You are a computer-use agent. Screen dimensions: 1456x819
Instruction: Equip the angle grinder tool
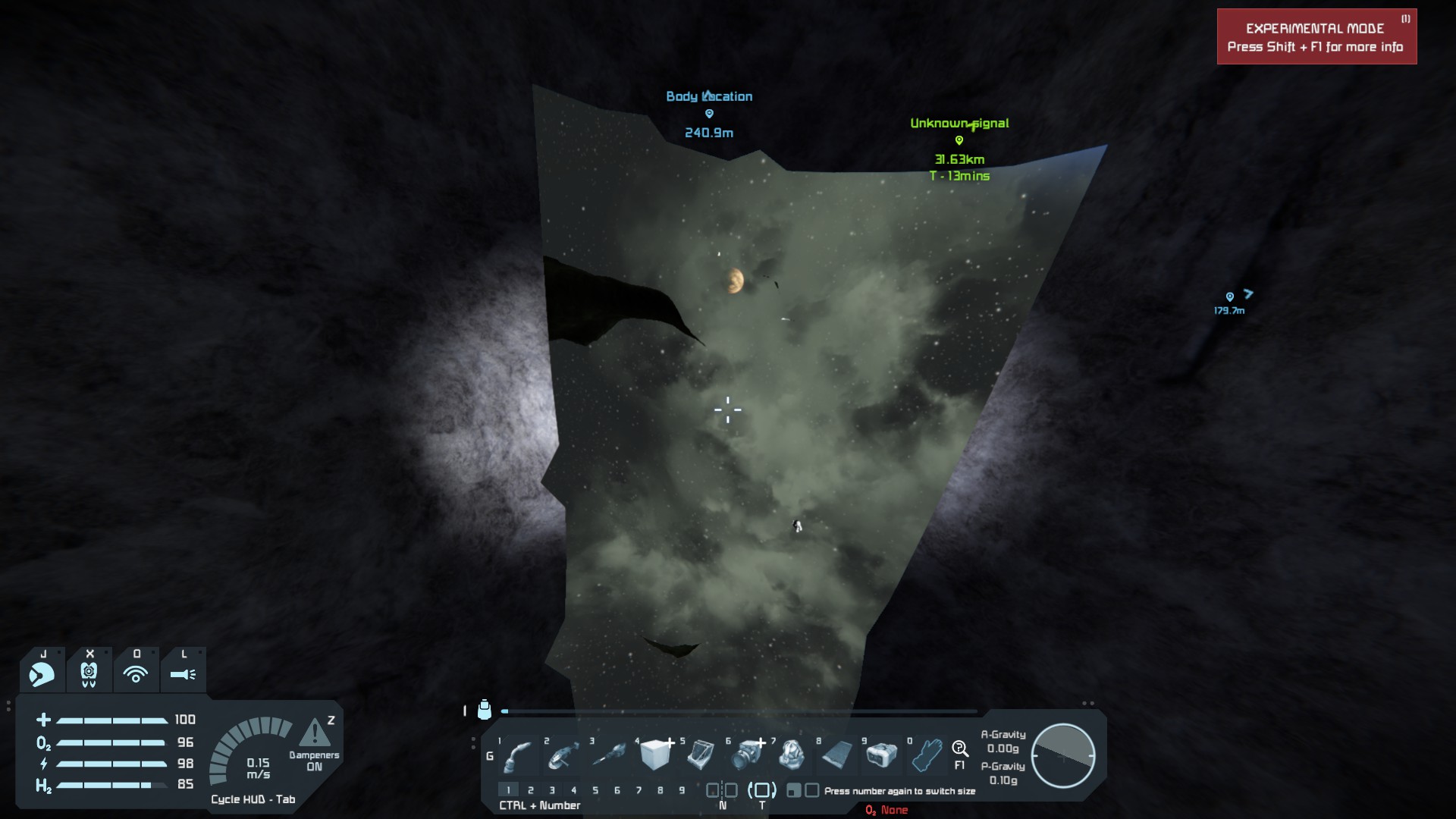tap(564, 755)
